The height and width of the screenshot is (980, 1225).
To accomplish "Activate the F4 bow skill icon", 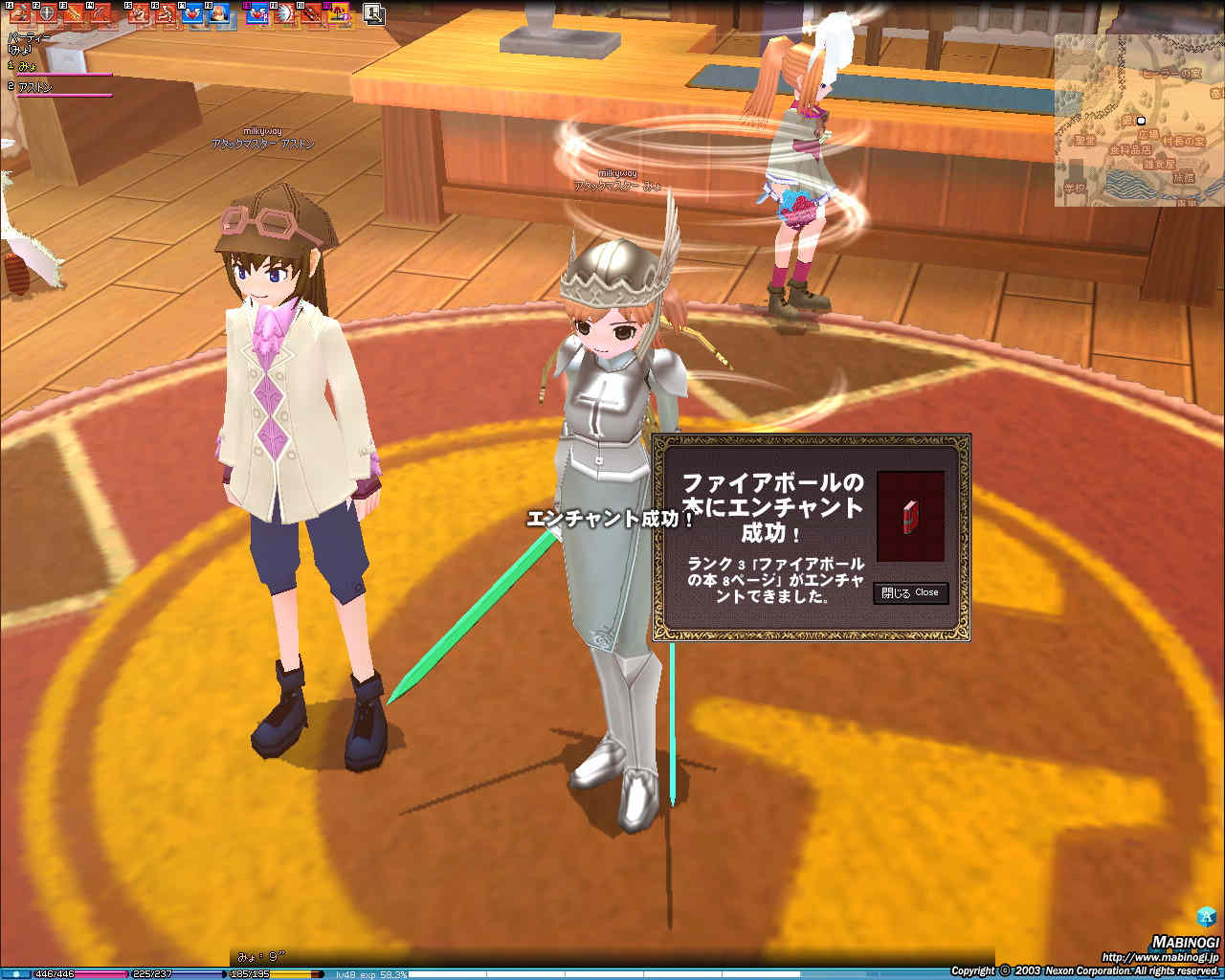I will (x=100, y=13).
